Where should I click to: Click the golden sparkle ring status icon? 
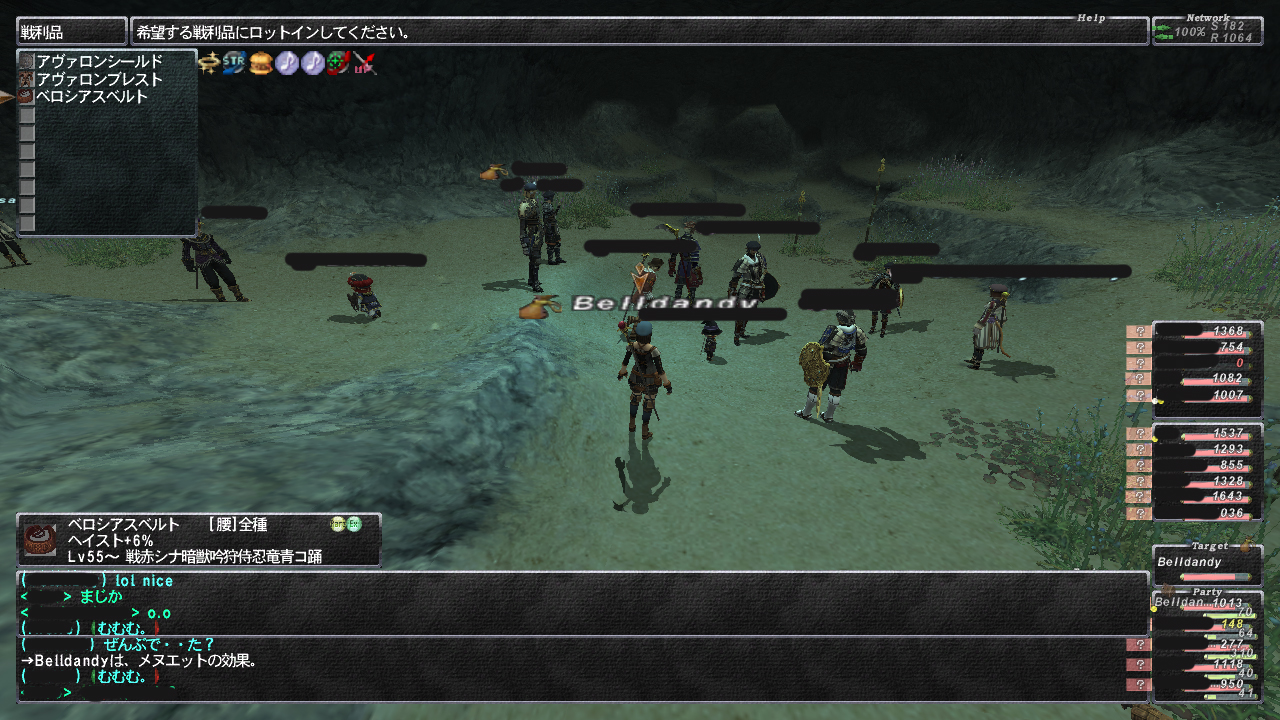click(209, 63)
